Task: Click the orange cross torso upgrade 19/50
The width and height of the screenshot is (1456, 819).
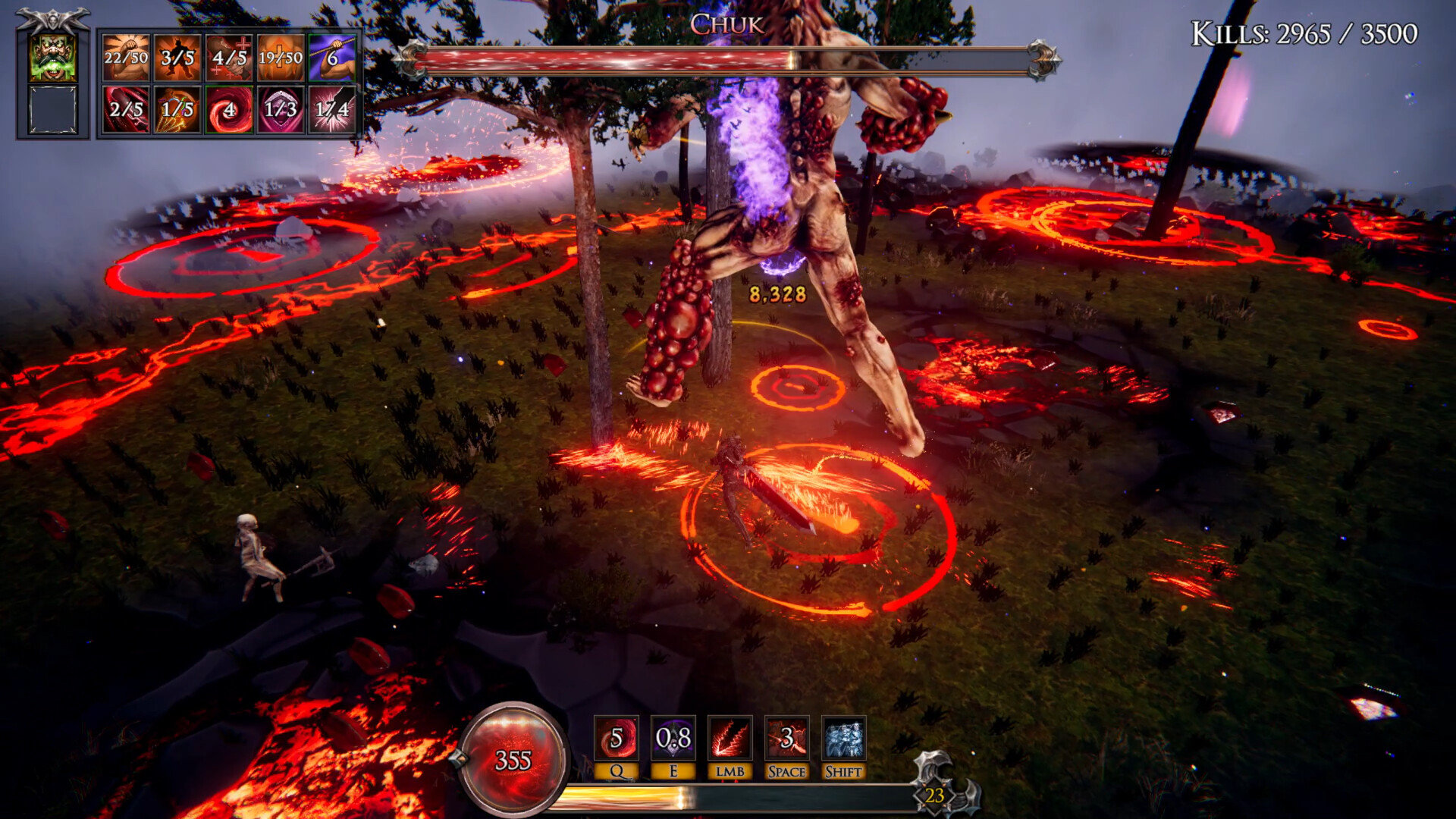Action: pos(281,58)
